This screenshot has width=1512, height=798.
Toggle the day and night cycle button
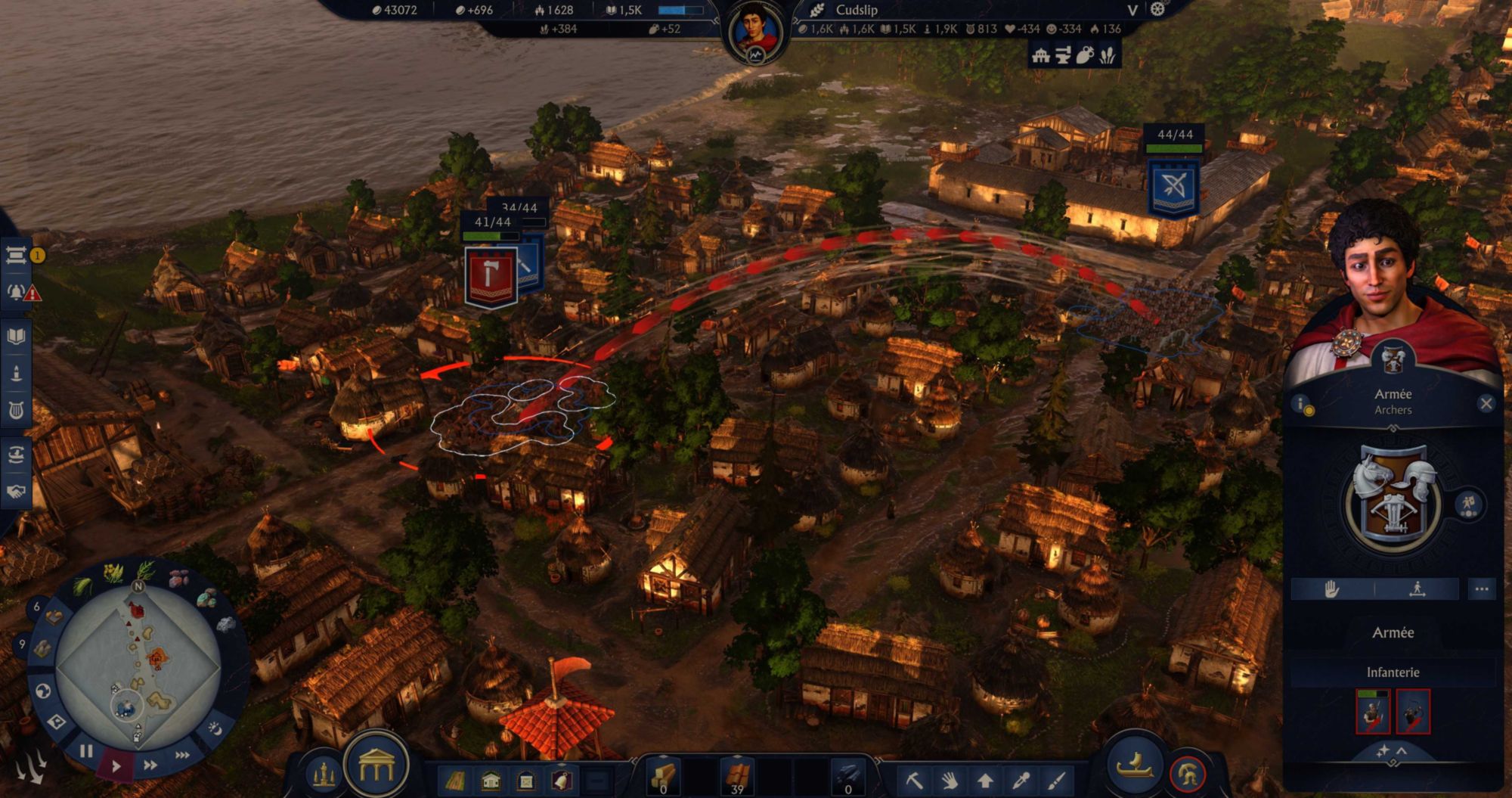[215, 728]
